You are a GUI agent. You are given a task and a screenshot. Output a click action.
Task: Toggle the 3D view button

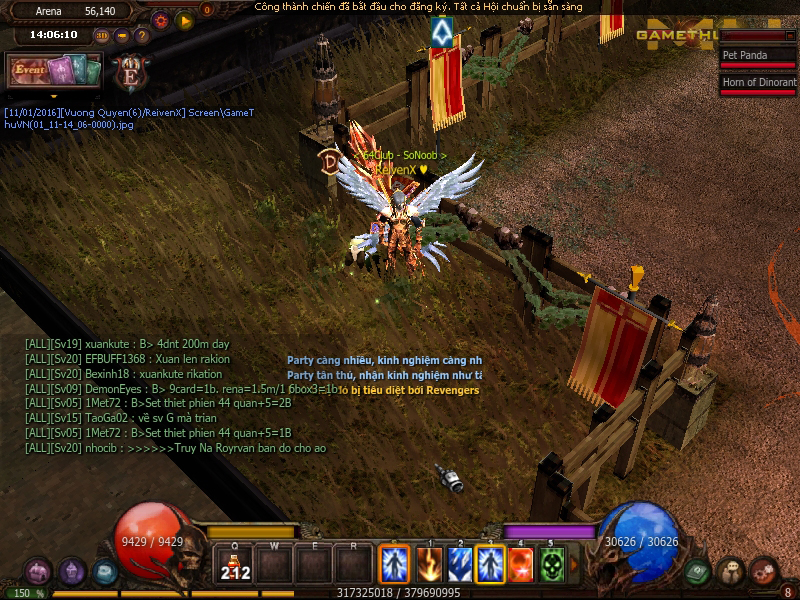point(102,36)
